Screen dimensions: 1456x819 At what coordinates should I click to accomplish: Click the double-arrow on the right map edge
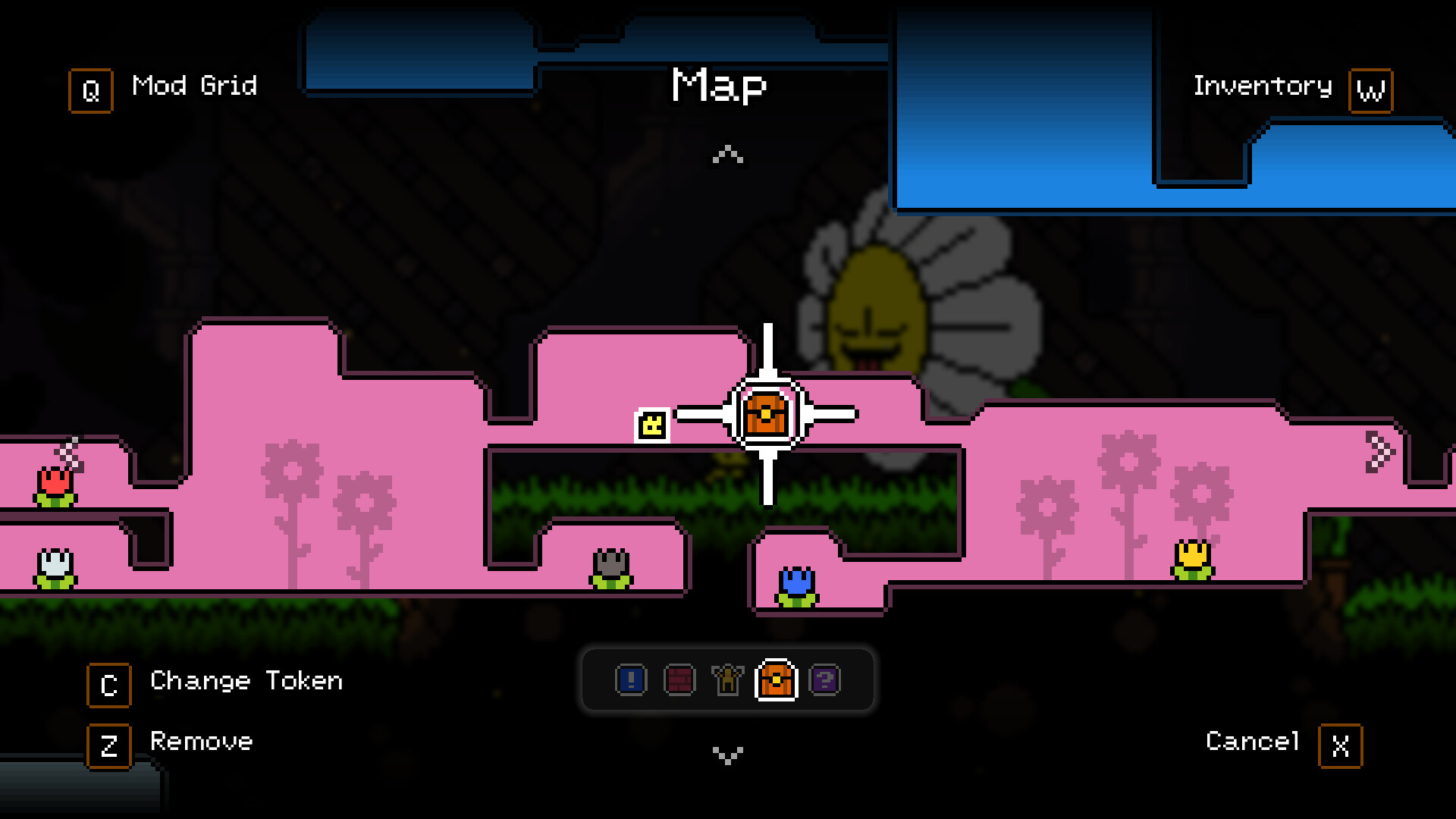tap(1379, 451)
